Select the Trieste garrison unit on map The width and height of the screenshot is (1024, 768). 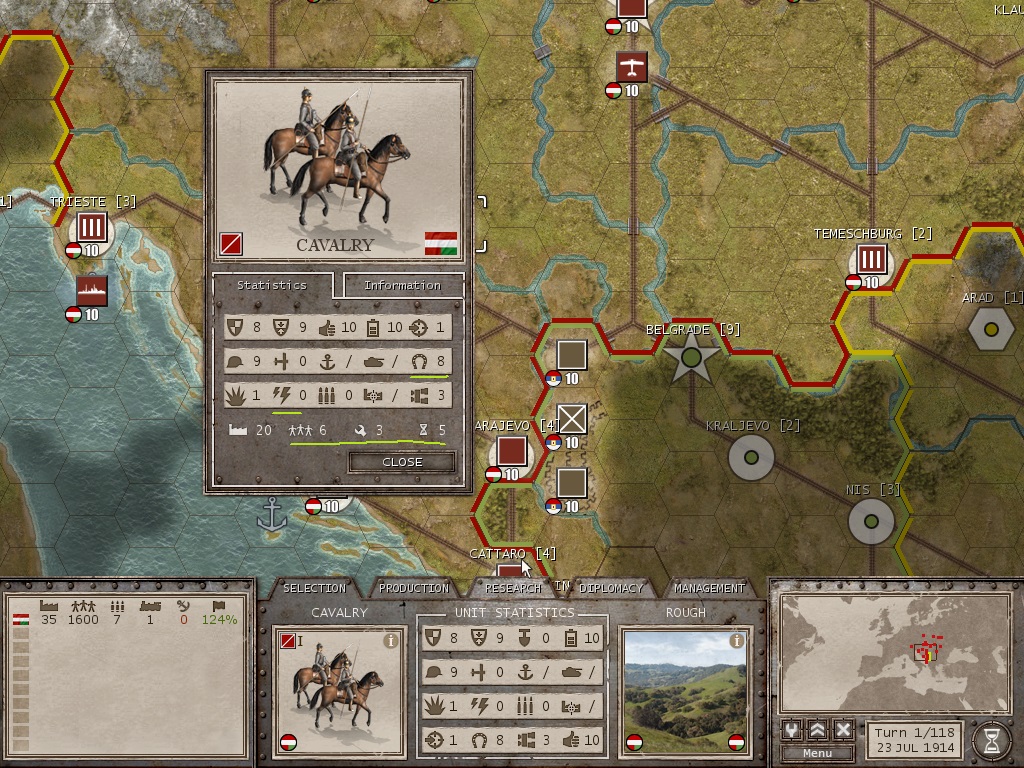click(x=92, y=227)
